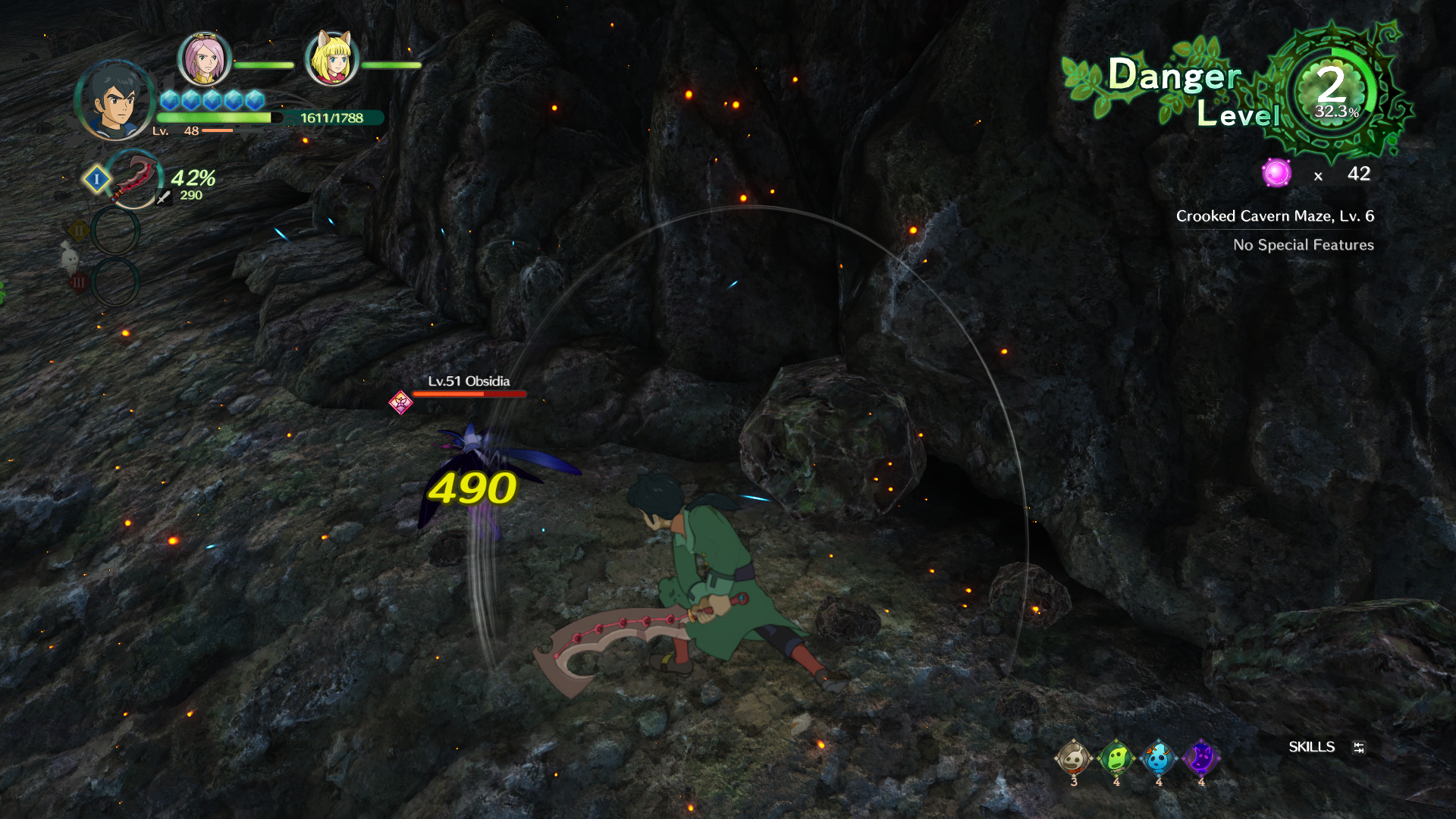Select Roland's dark-haired leader portrait
The width and height of the screenshot is (1456, 819).
point(115,101)
